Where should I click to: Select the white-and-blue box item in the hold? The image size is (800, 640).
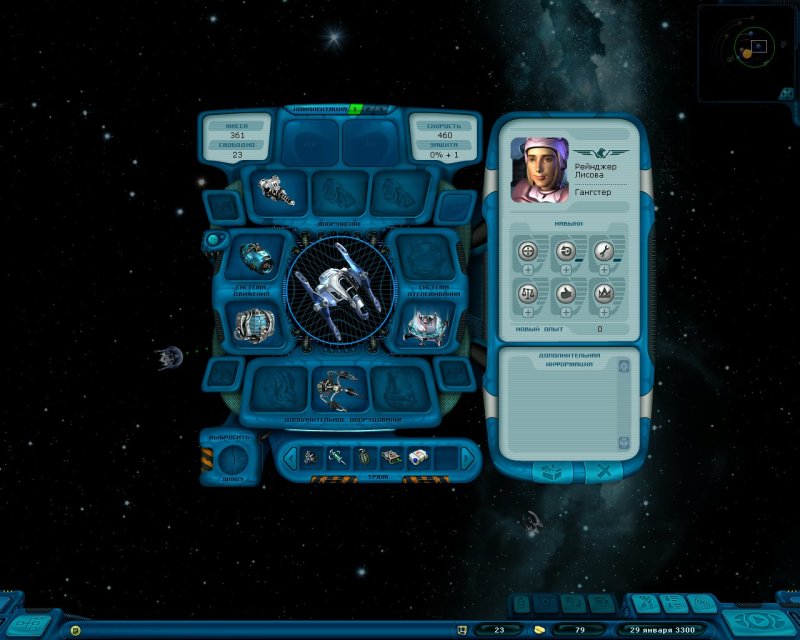click(x=419, y=458)
